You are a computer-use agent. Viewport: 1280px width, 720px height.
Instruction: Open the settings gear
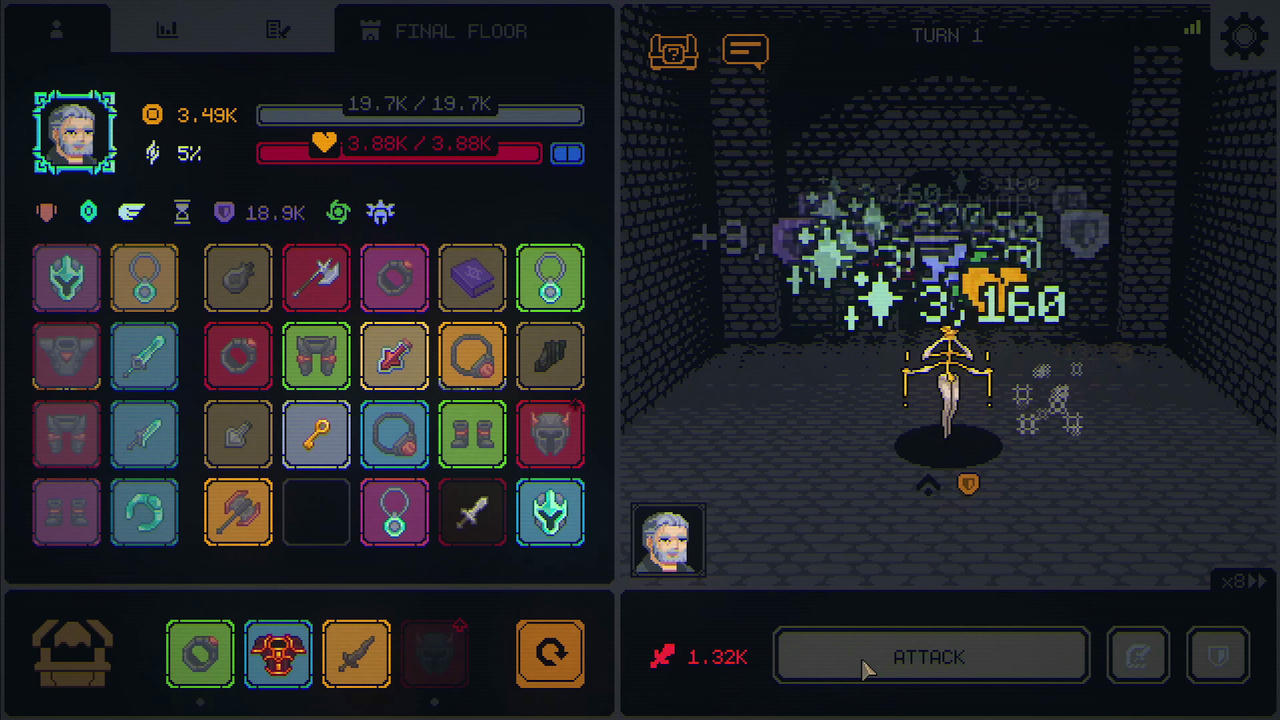1244,38
